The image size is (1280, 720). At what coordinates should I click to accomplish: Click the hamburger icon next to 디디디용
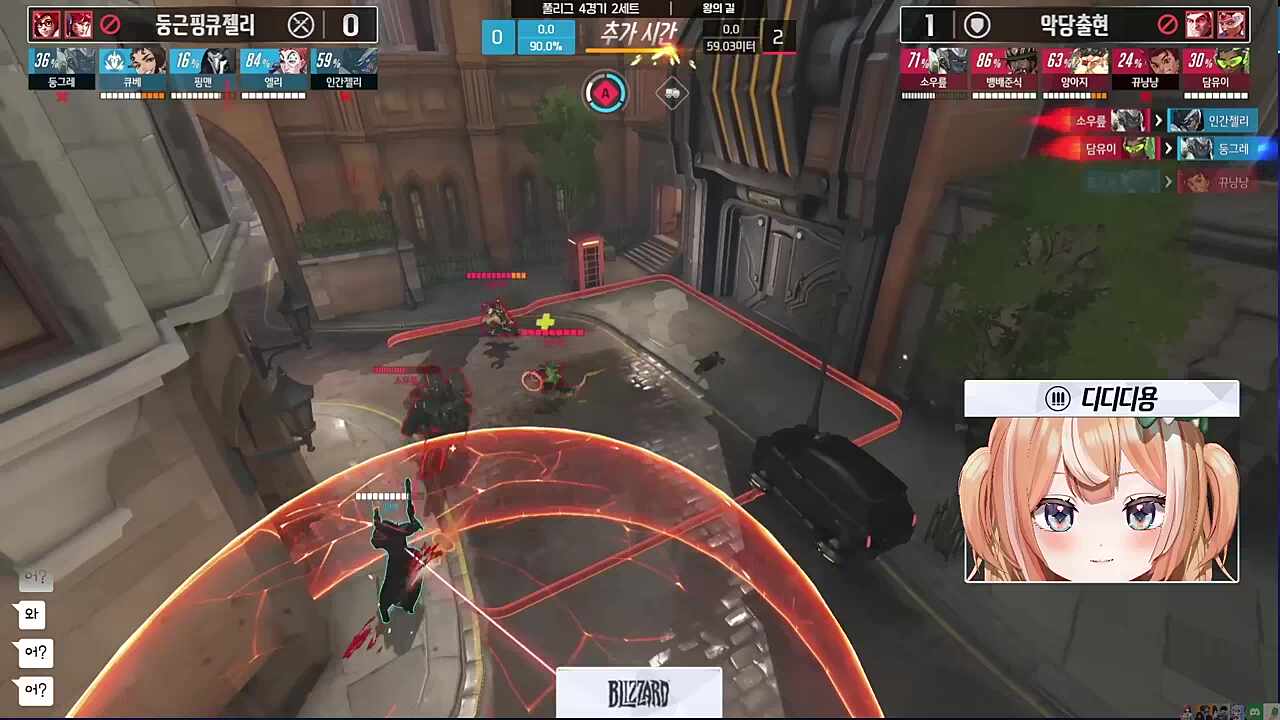pos(1058,398)
